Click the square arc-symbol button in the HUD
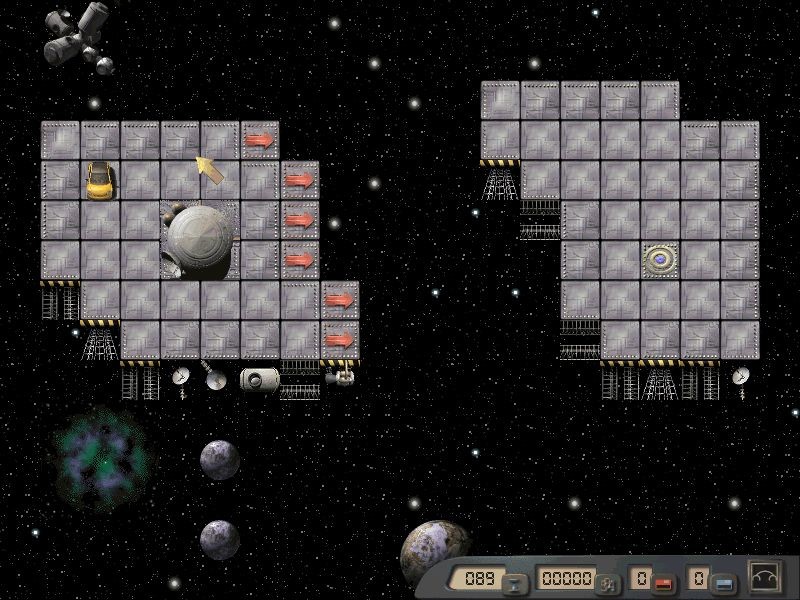Screen dimensions: 800x600 pyautogui.click(x=766, y=579)
